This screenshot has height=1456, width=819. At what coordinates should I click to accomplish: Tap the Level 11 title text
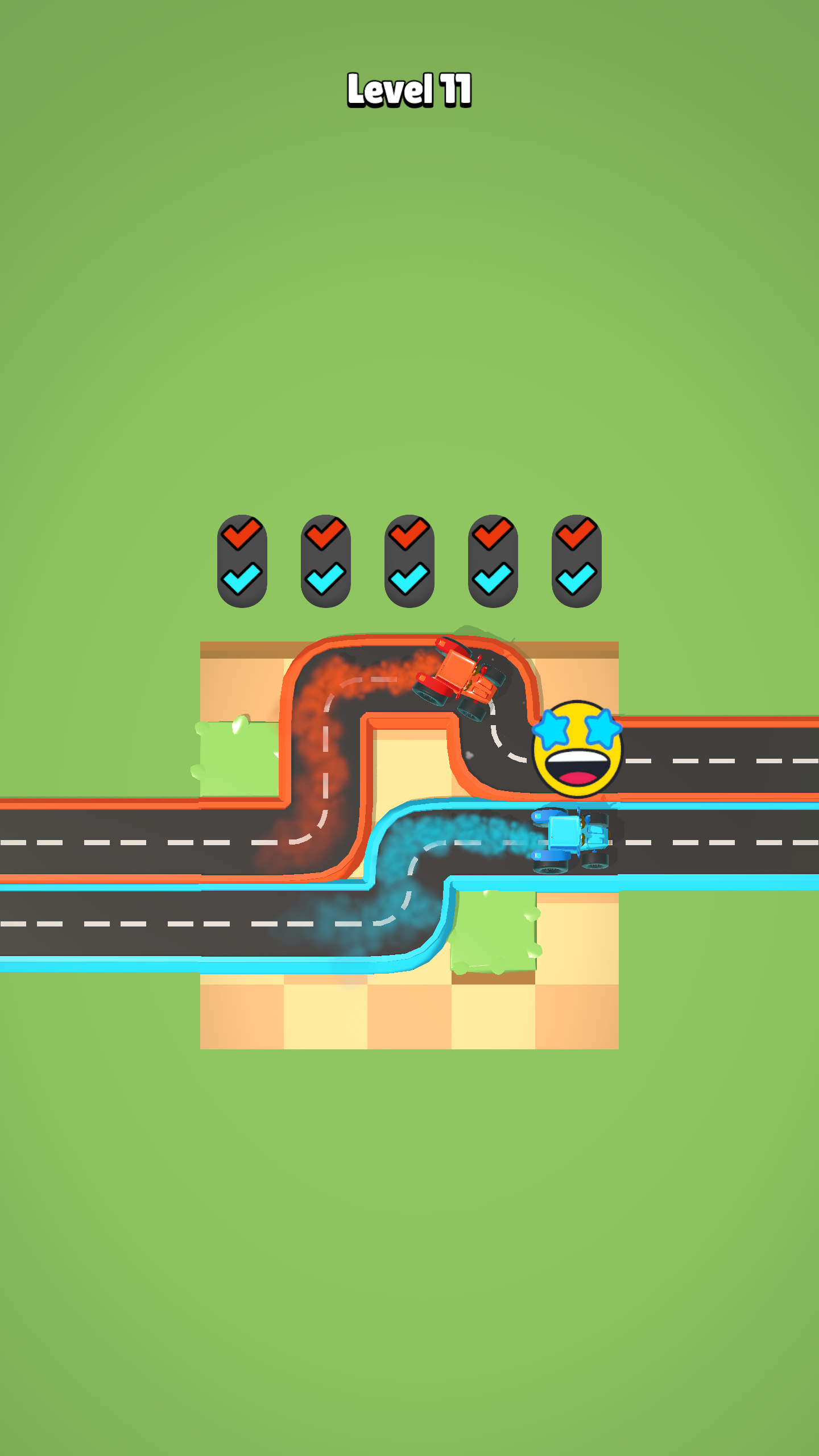(x=409, y=90)
